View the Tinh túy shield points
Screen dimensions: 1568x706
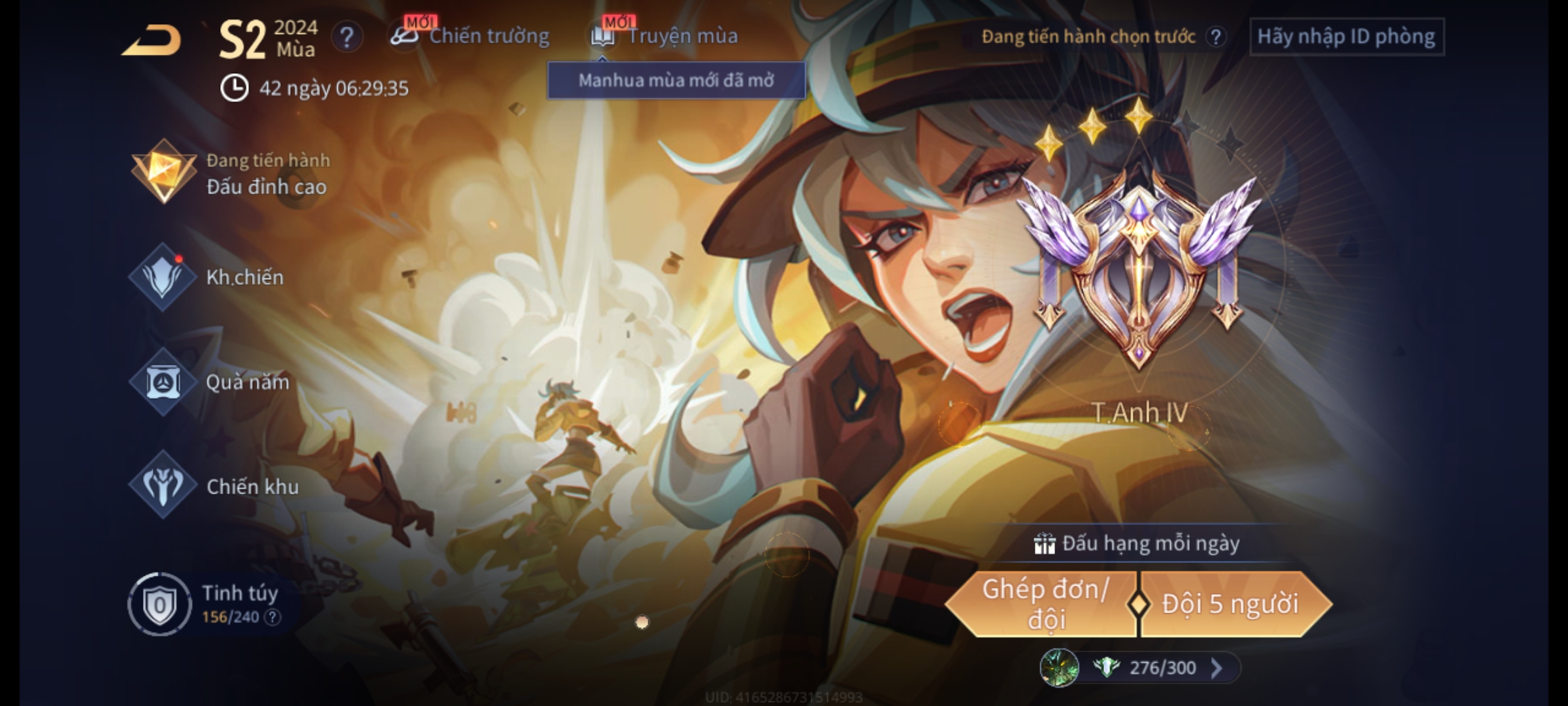[x=159, y=604]
